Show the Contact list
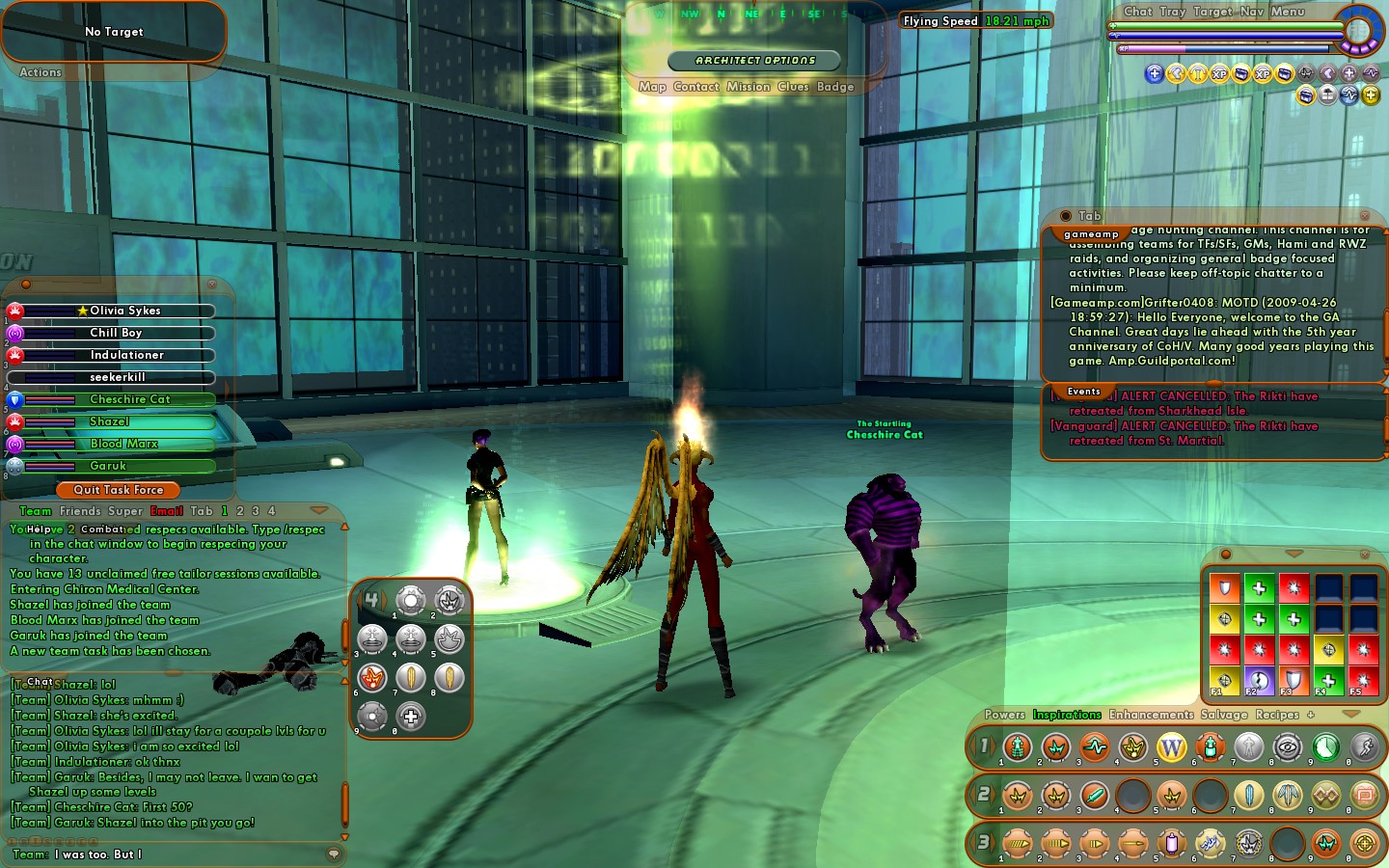 [696, 87]
